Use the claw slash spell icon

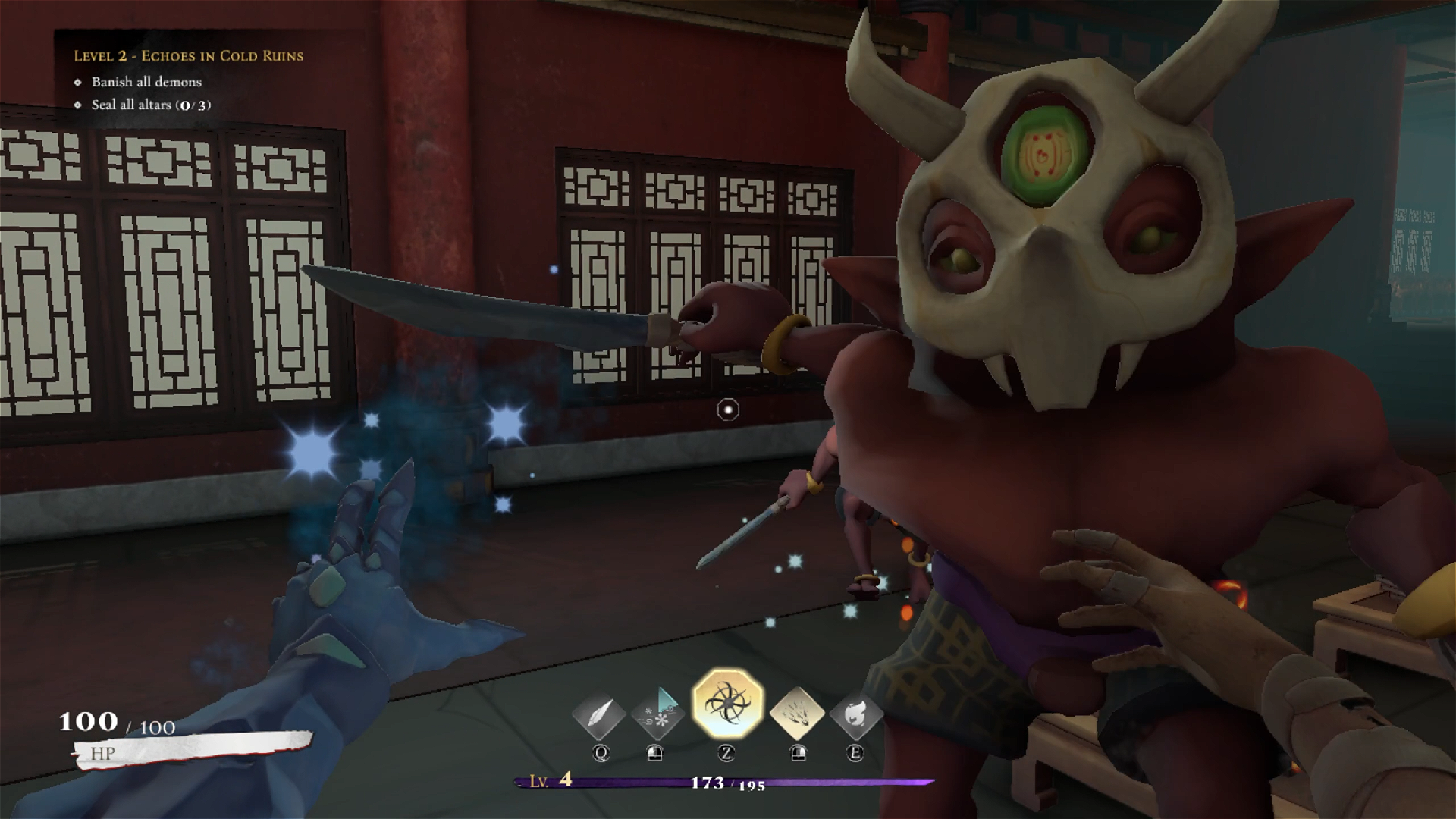click(x=797, y=714)
